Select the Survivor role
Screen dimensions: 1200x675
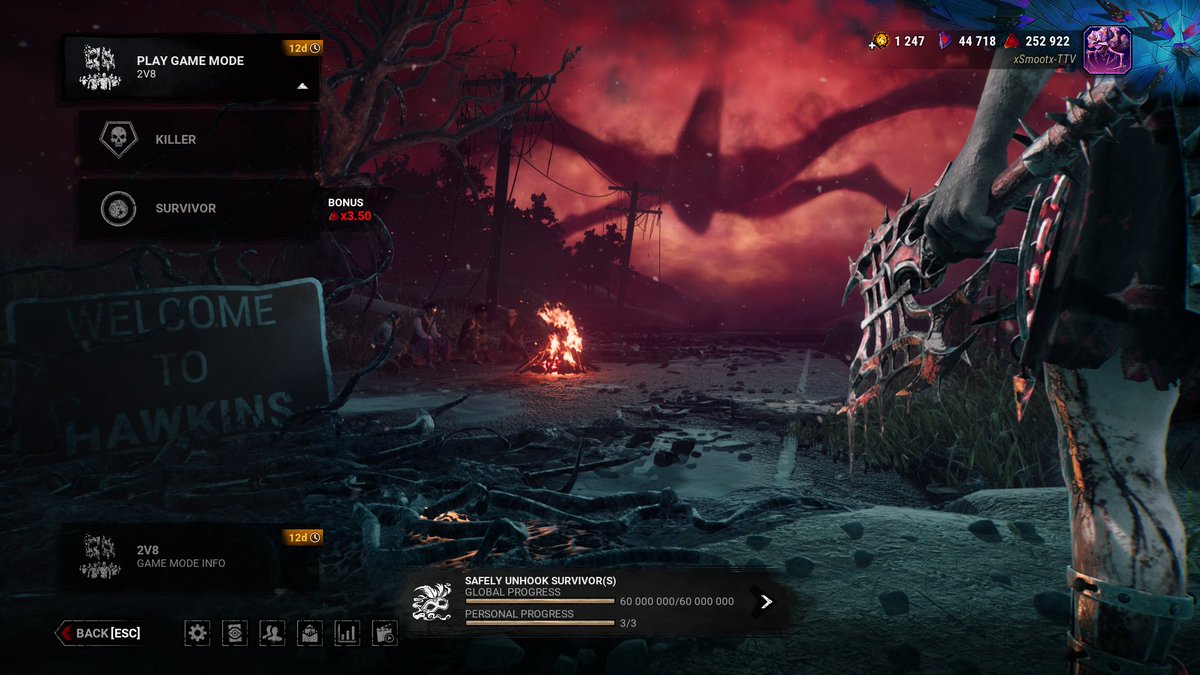coord(199,209)
